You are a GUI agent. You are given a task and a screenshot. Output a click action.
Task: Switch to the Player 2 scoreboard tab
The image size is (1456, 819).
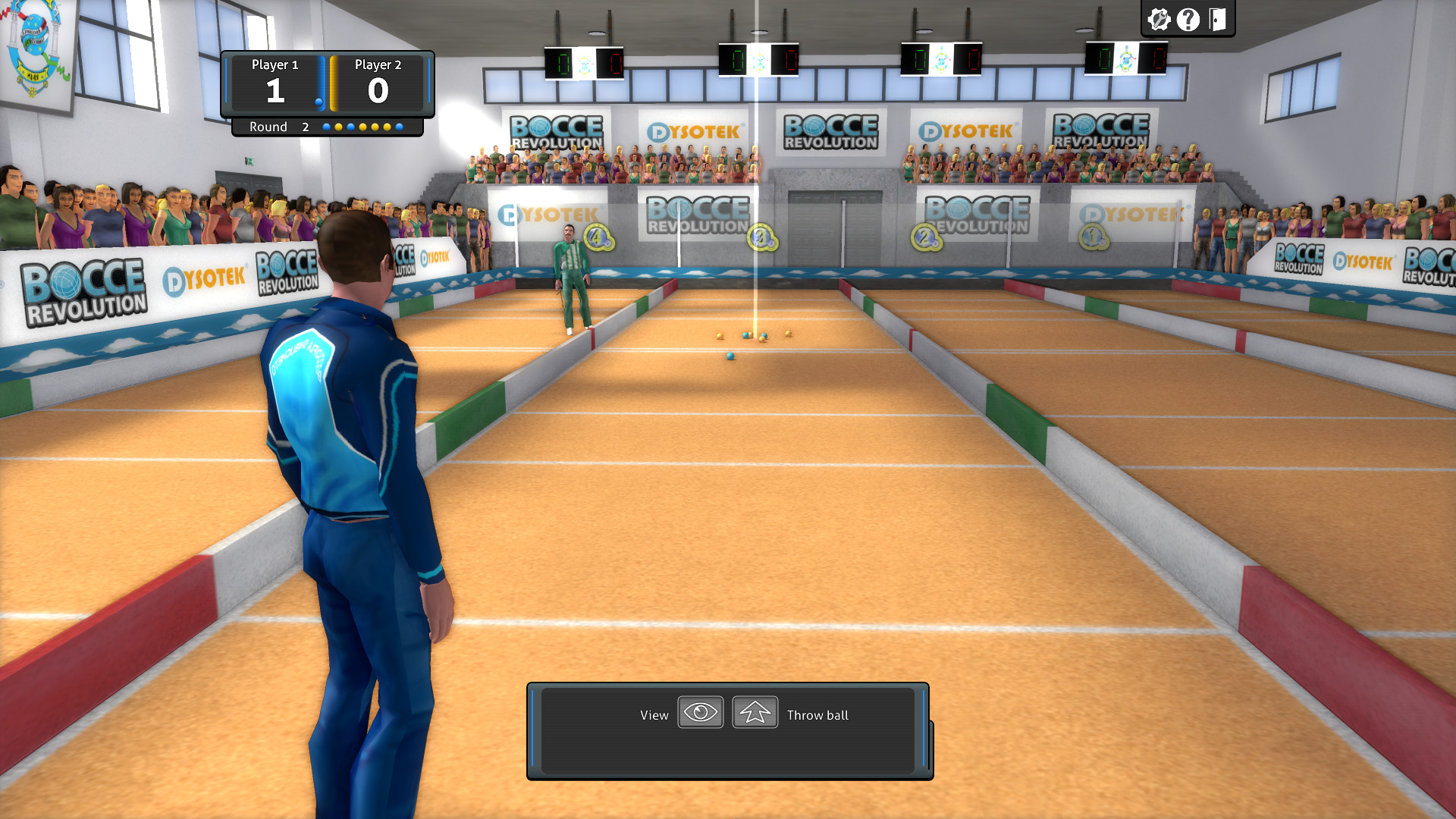[379, 66]
